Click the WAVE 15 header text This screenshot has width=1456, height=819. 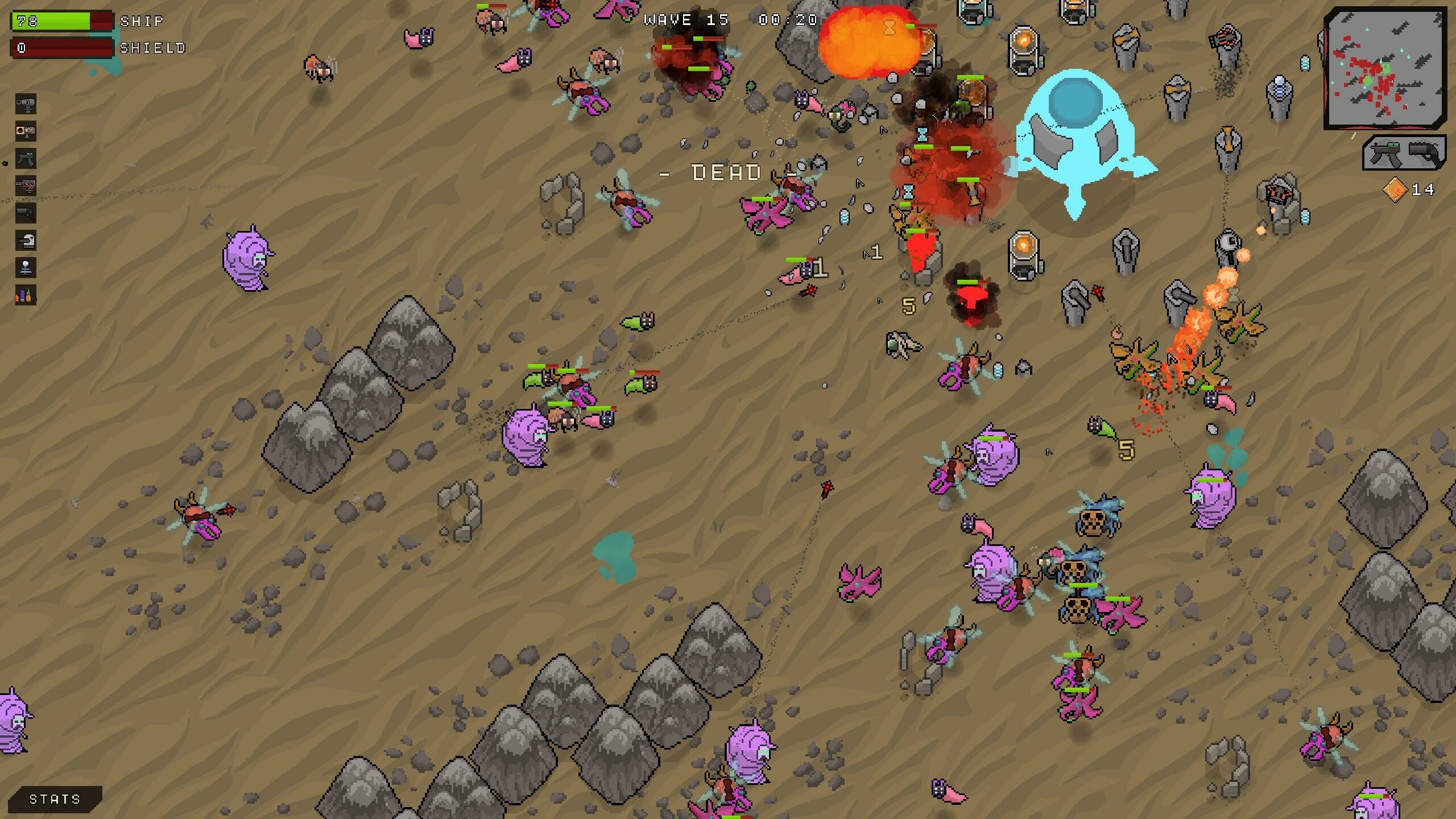pos(686,20)
